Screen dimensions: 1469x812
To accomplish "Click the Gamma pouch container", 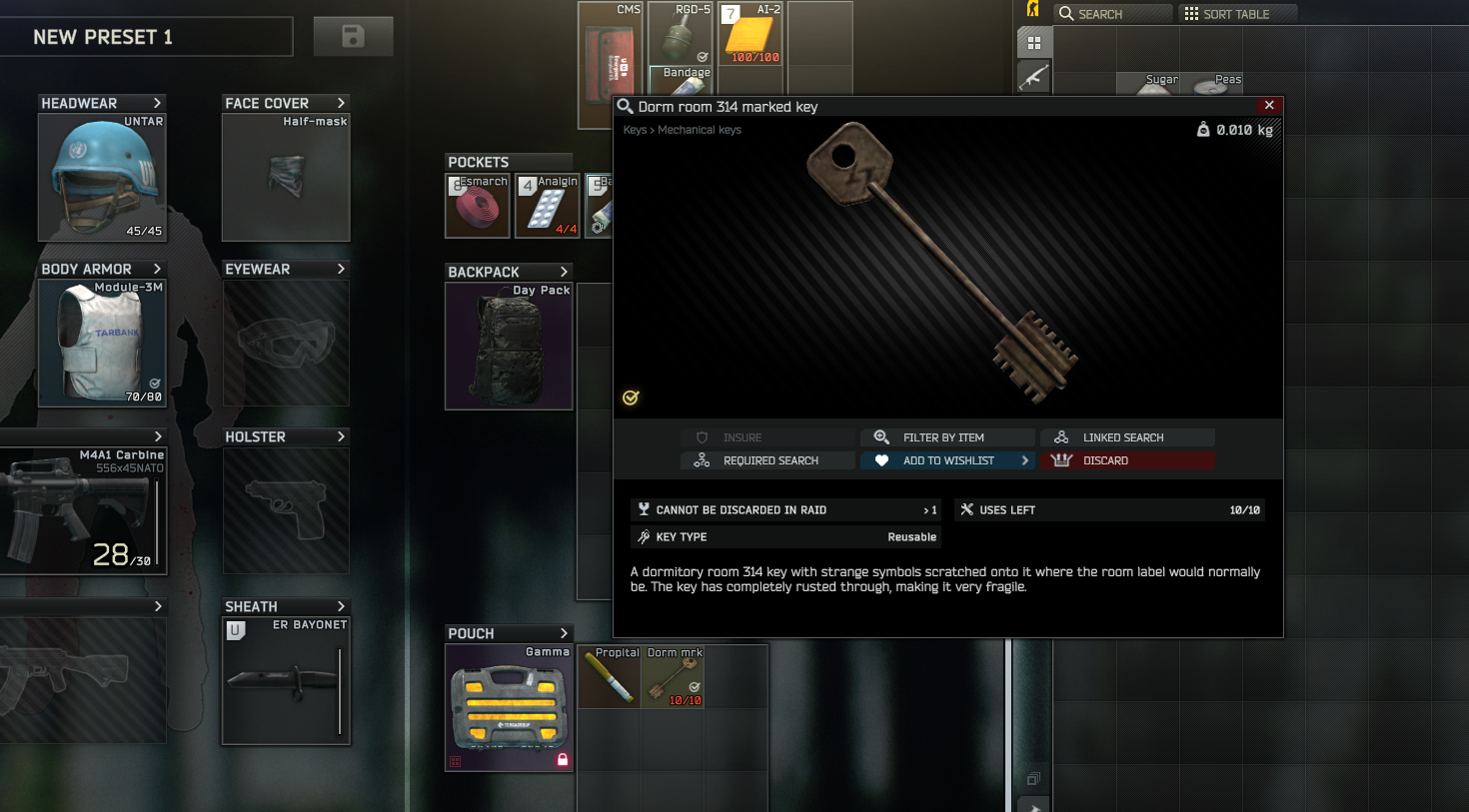I will 509,707.
